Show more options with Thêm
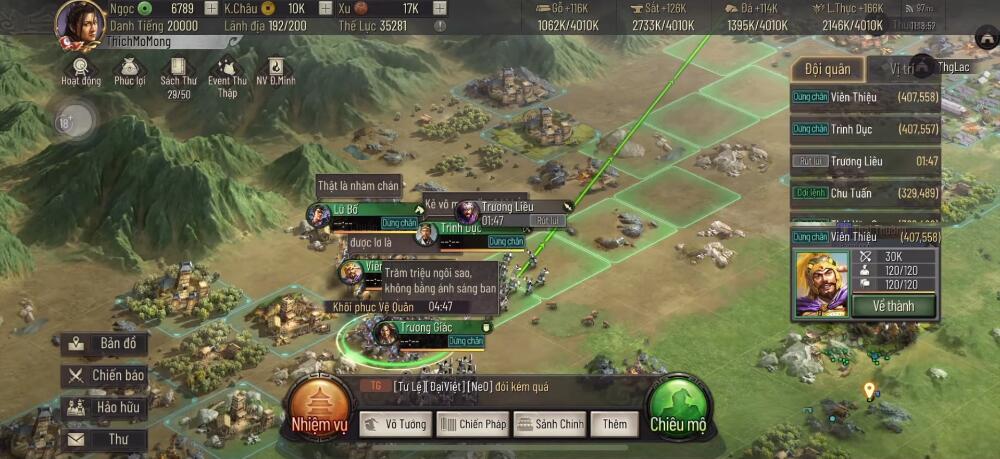This screenshot has height=459, width=1000. 614,424
